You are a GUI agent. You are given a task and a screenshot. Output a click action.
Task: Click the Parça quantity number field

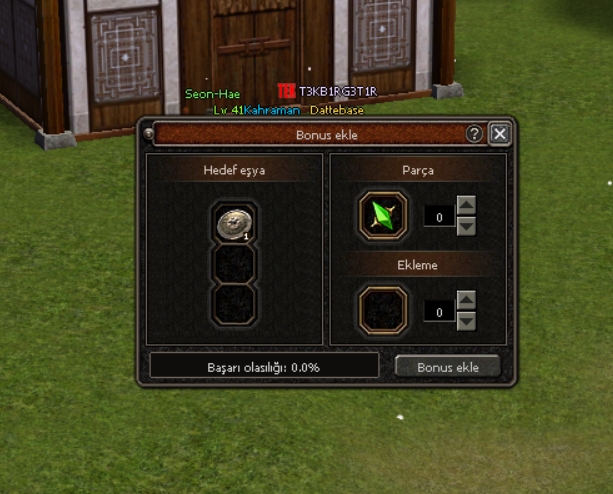pos(439,216)
